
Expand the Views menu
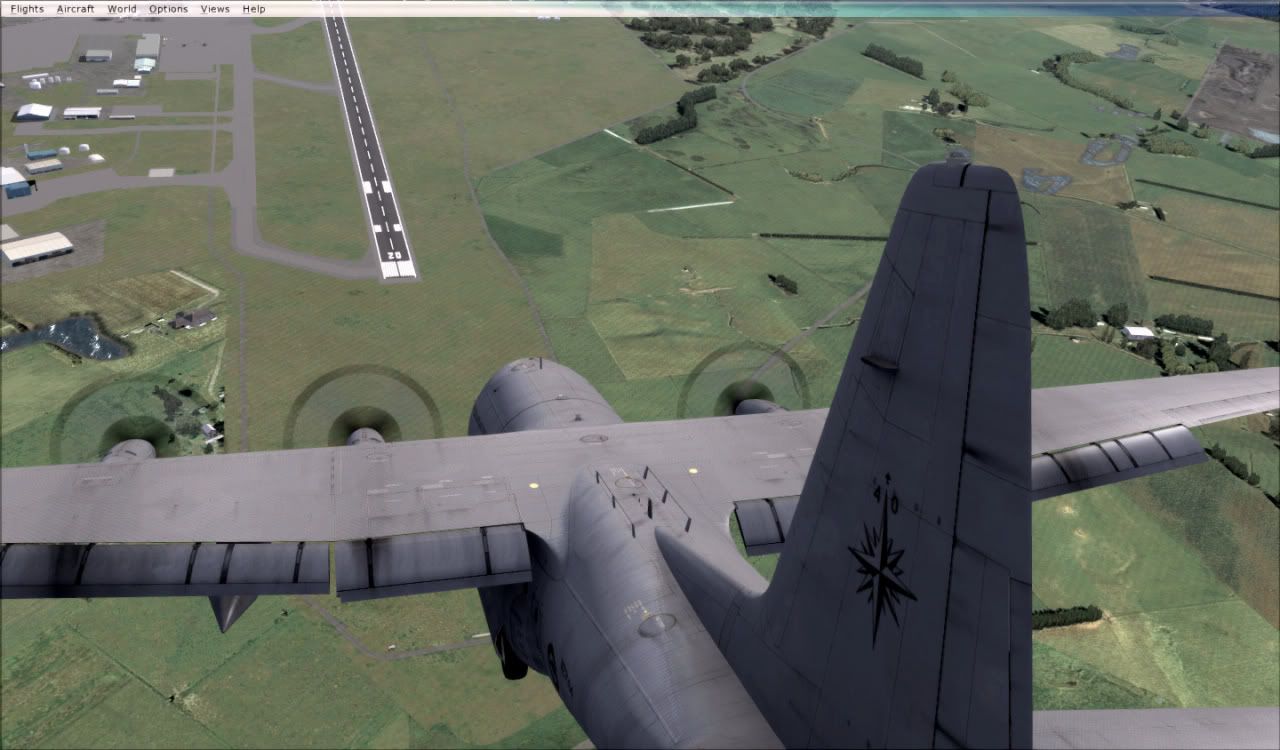click(x=215, y=9)
